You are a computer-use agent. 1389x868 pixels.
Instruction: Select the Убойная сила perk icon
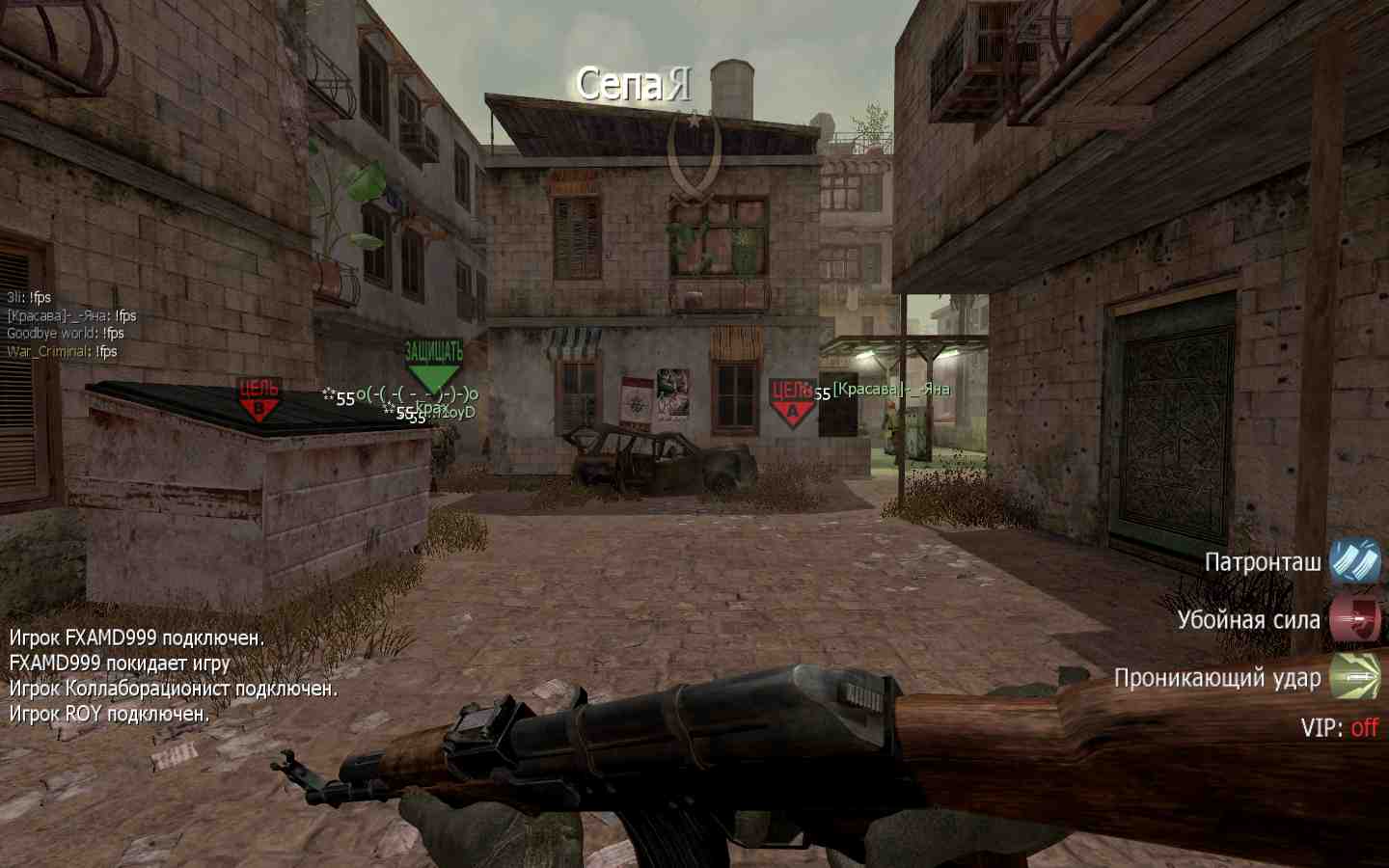1355,618
